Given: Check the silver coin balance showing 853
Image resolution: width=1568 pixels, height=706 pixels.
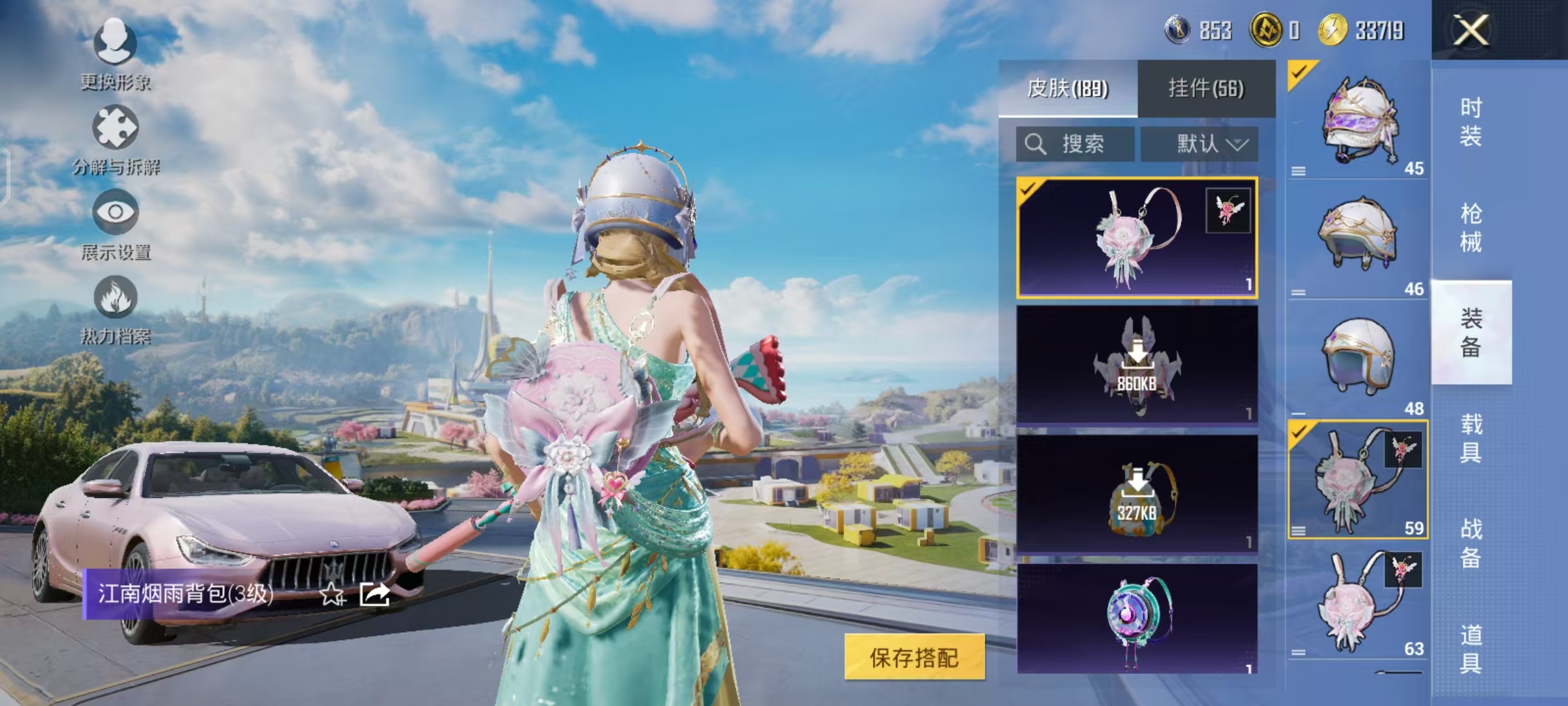Looking at the screenshot, I should pyautogui.click(x=1189, y=29).
